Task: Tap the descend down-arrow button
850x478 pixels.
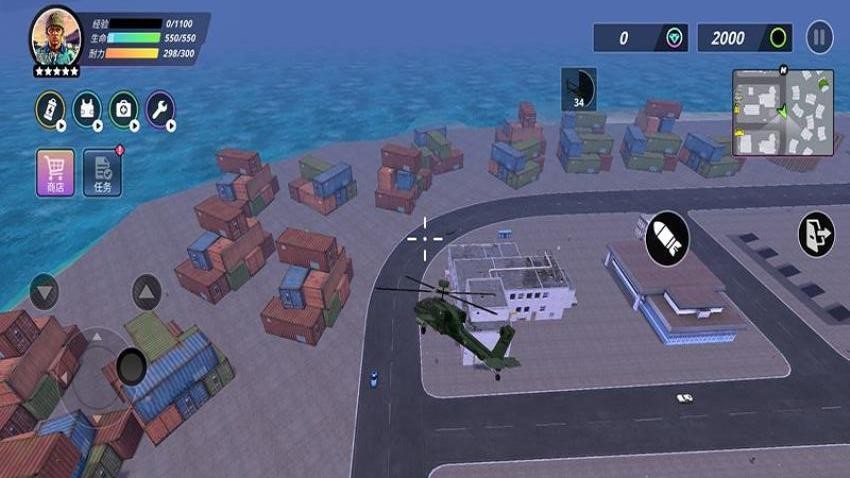Action: point(44,292)
